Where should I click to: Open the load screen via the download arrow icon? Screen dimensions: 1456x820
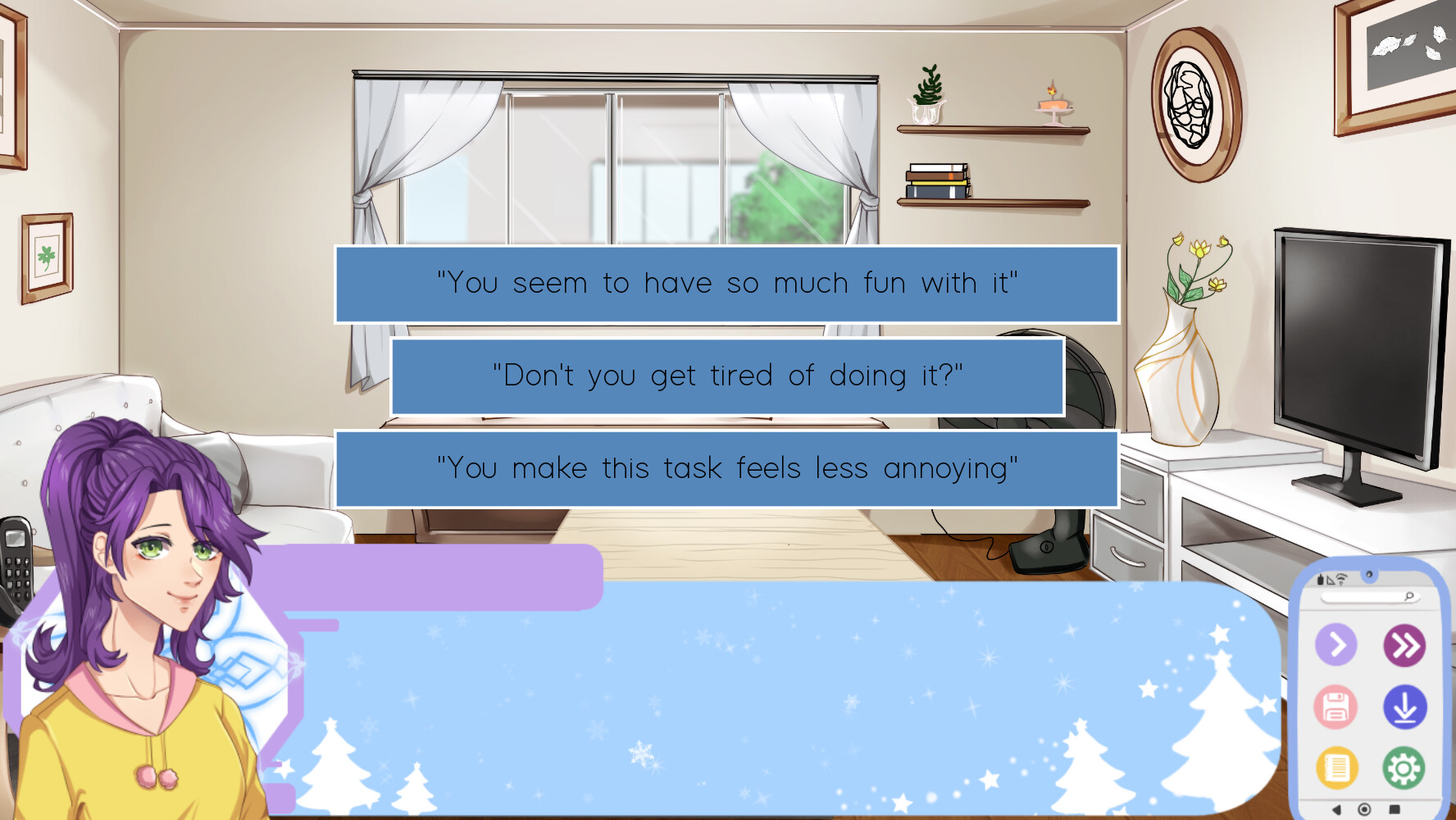(1405, 707)
